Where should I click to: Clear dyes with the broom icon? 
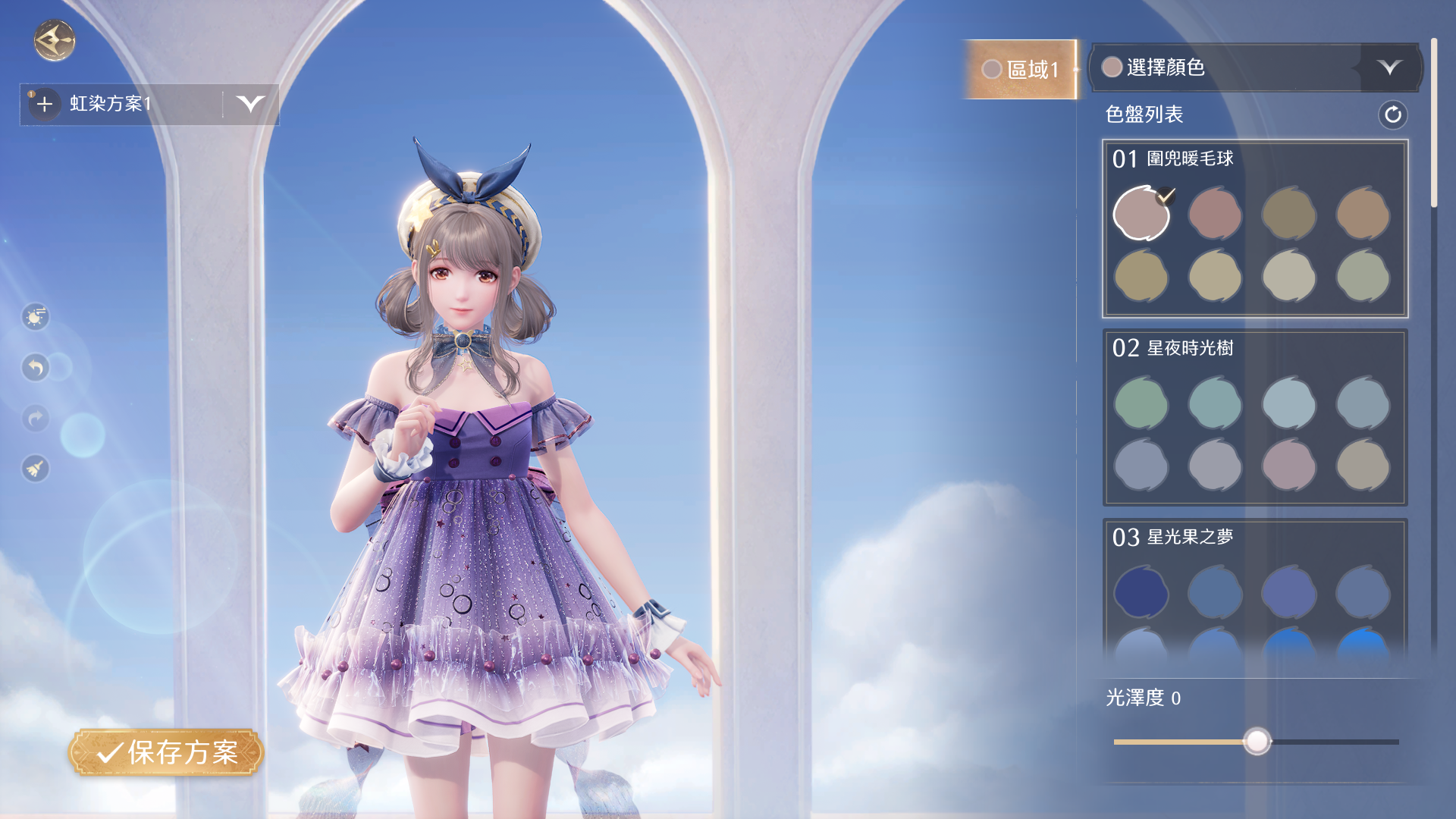tap(36, 469)
